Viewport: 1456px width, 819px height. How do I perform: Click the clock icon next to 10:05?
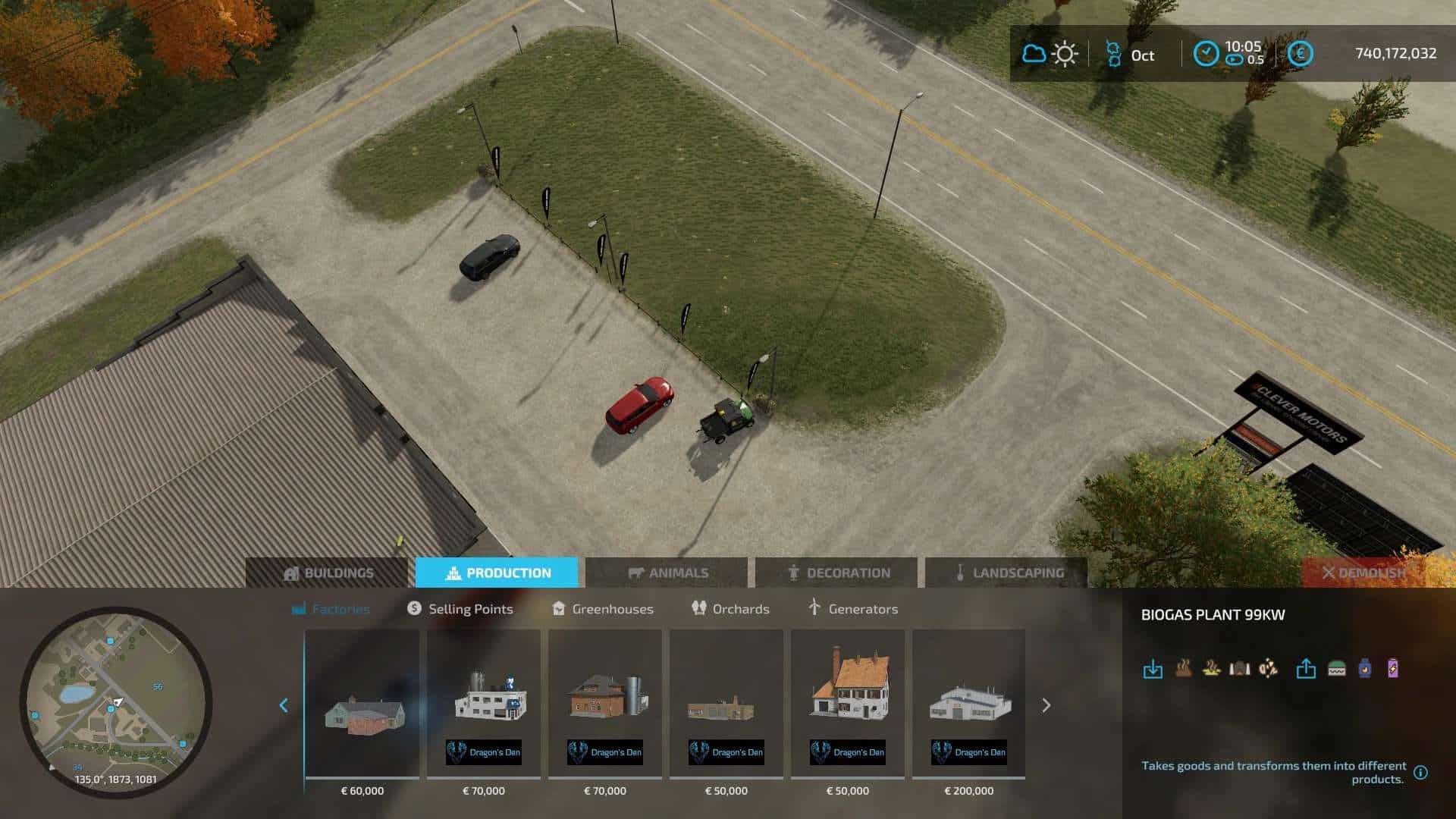pyautogui.click(x=1206, y=52)
